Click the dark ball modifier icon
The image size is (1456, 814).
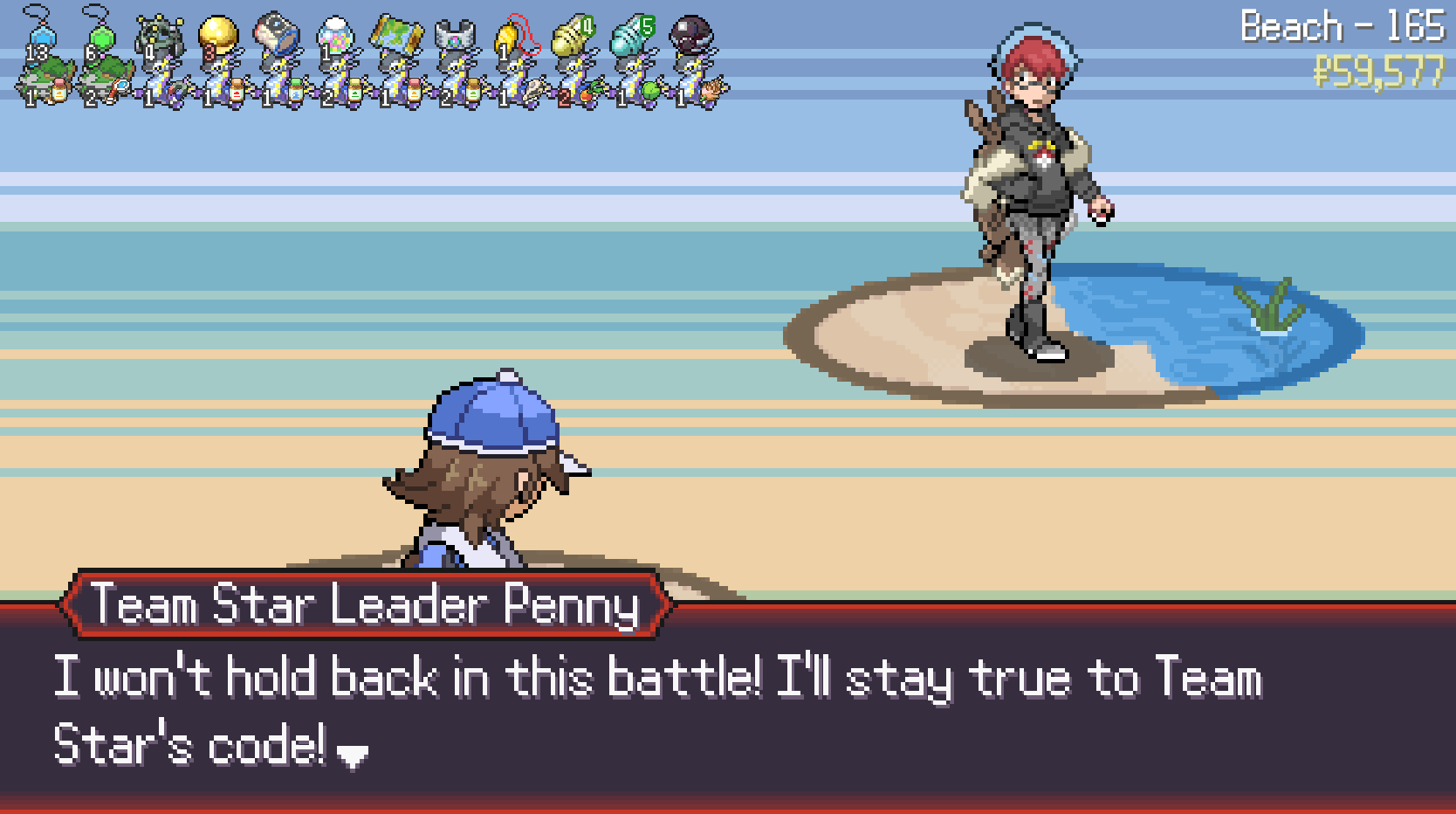tap(691, 35)
